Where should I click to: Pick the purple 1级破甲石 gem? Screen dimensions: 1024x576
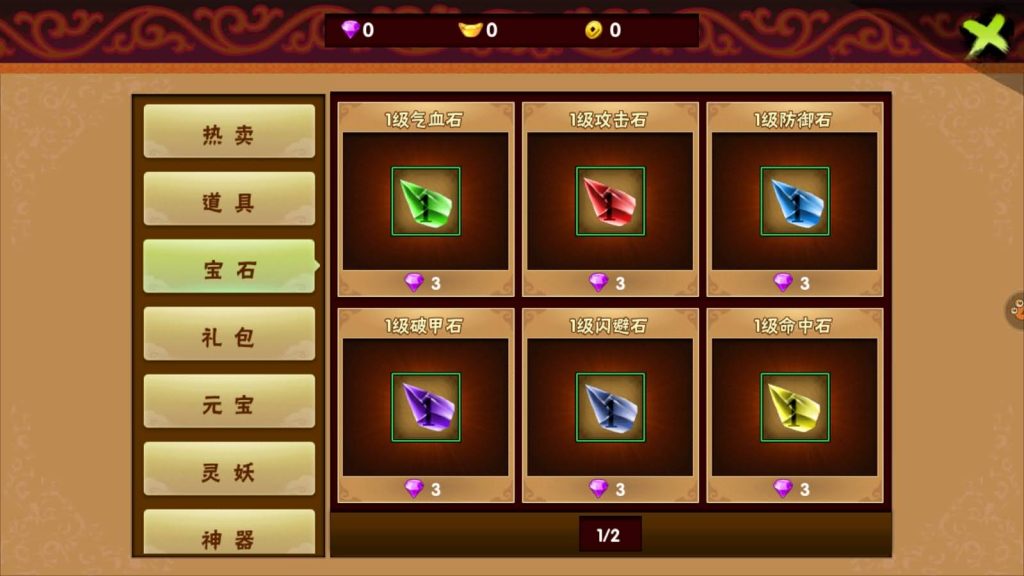click(x=426, y=407)
